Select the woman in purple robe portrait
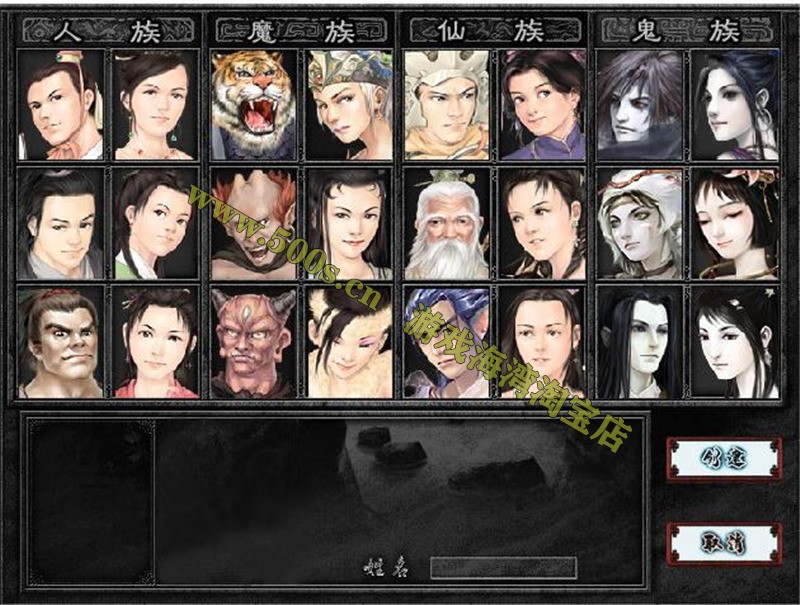The image size is (800, 605). 543,105
